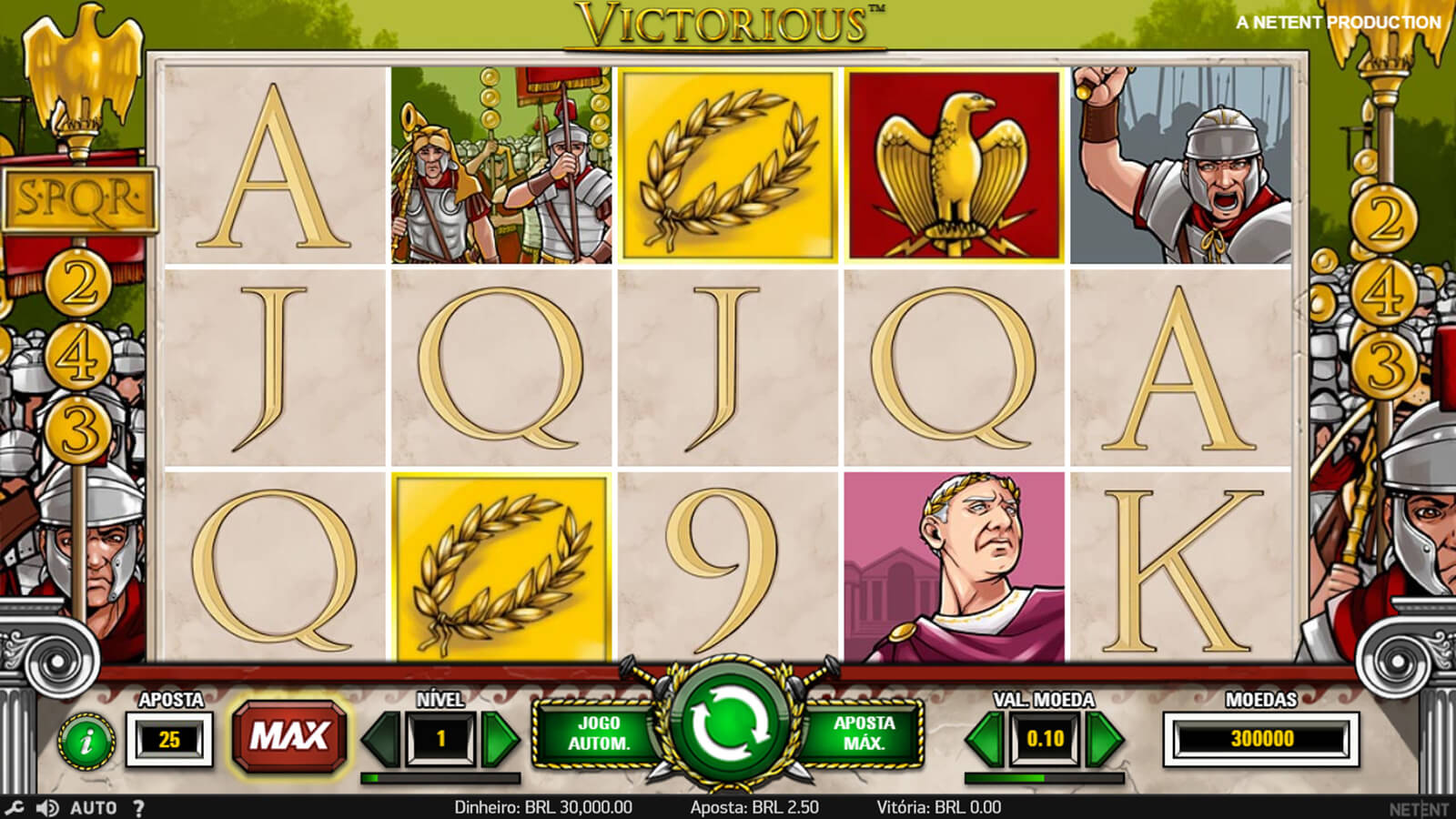This screenshot has height=819, width=1456.
Task: Open the question mark help
Action: (x=138, y=807)
